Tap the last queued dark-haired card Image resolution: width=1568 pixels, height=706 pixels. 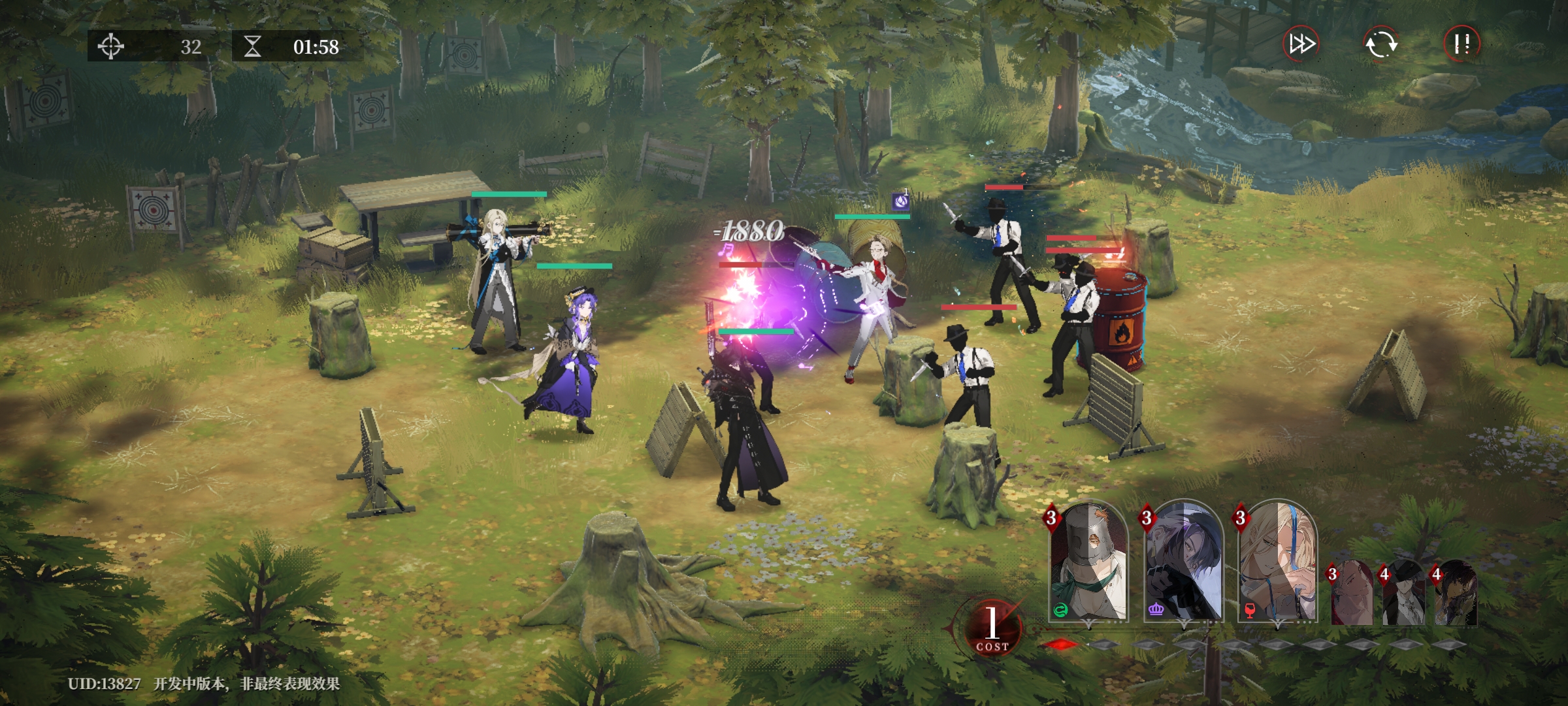tap(1456, 594)
